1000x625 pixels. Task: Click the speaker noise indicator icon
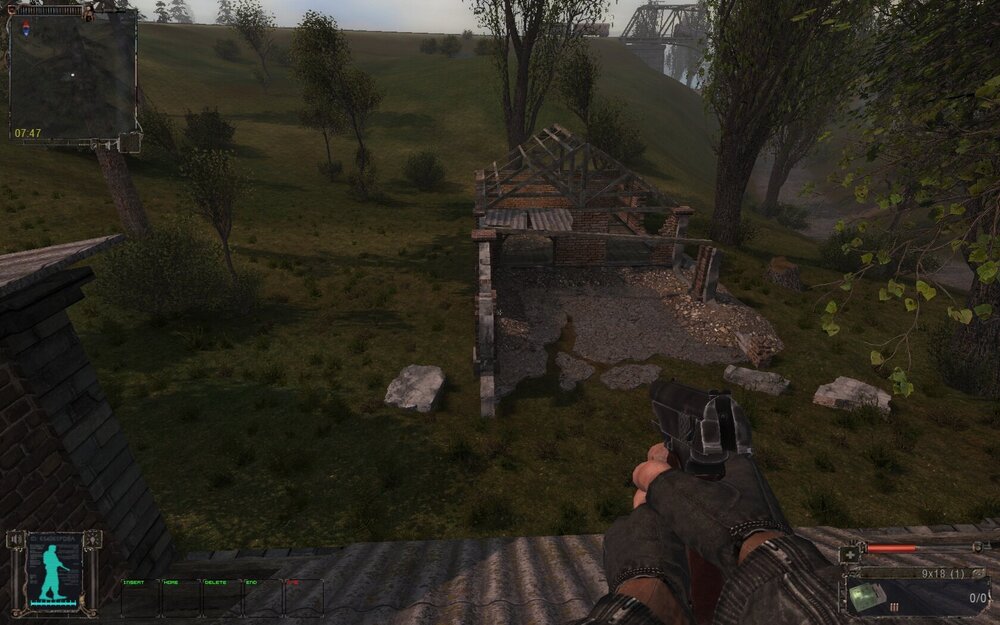[x=14, y=540]
